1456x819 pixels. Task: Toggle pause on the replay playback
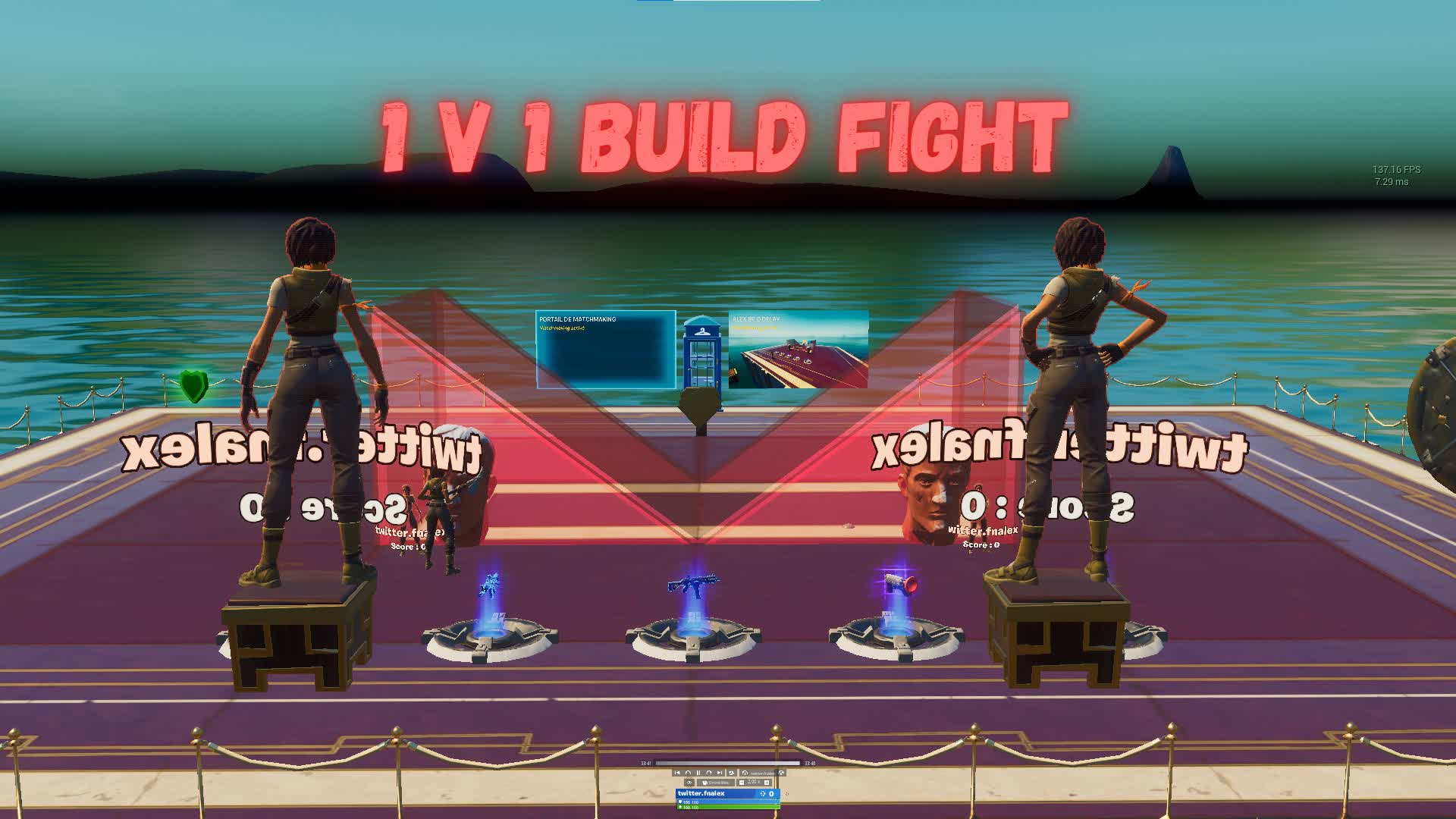pos(698,773)
